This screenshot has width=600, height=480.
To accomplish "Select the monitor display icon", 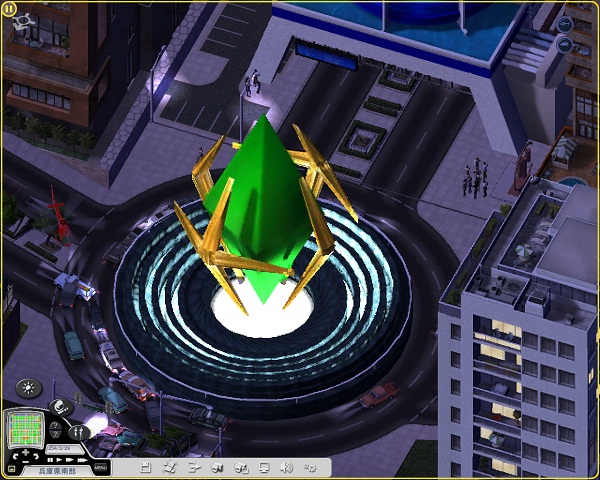I will (263, 467).
